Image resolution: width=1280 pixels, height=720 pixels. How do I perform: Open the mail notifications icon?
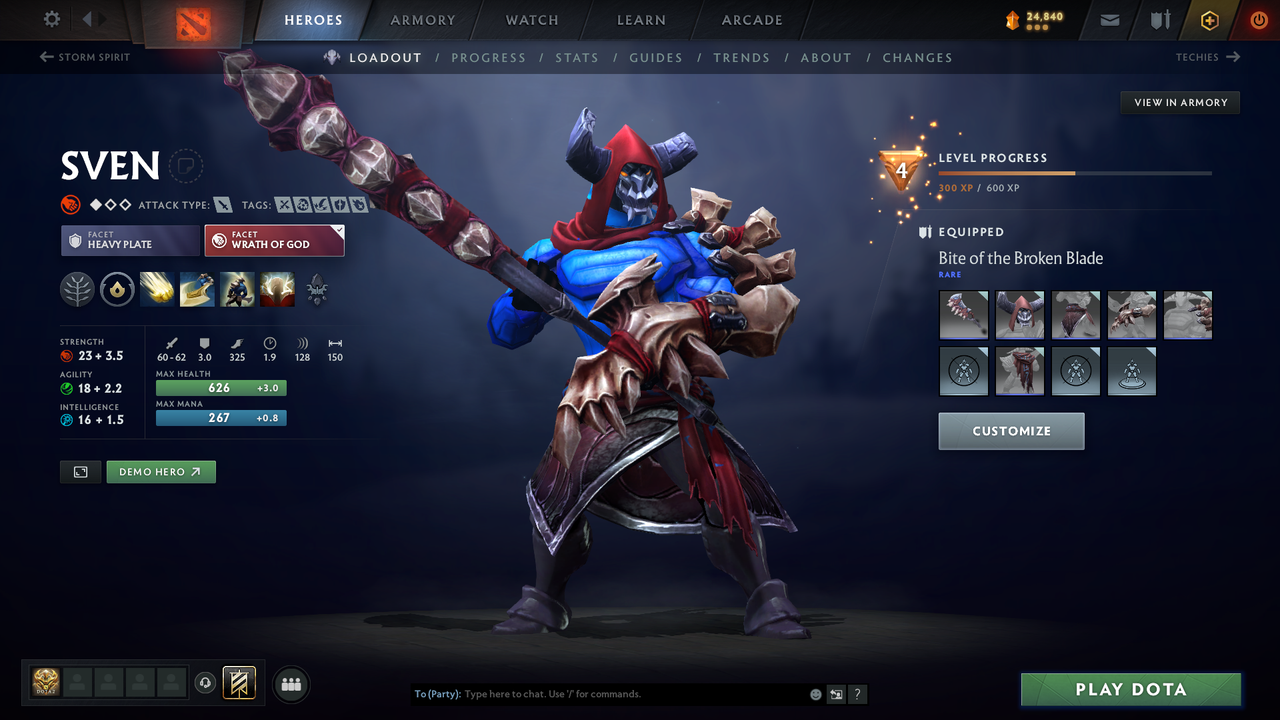pyautogui.click(x=1108, y=20)
